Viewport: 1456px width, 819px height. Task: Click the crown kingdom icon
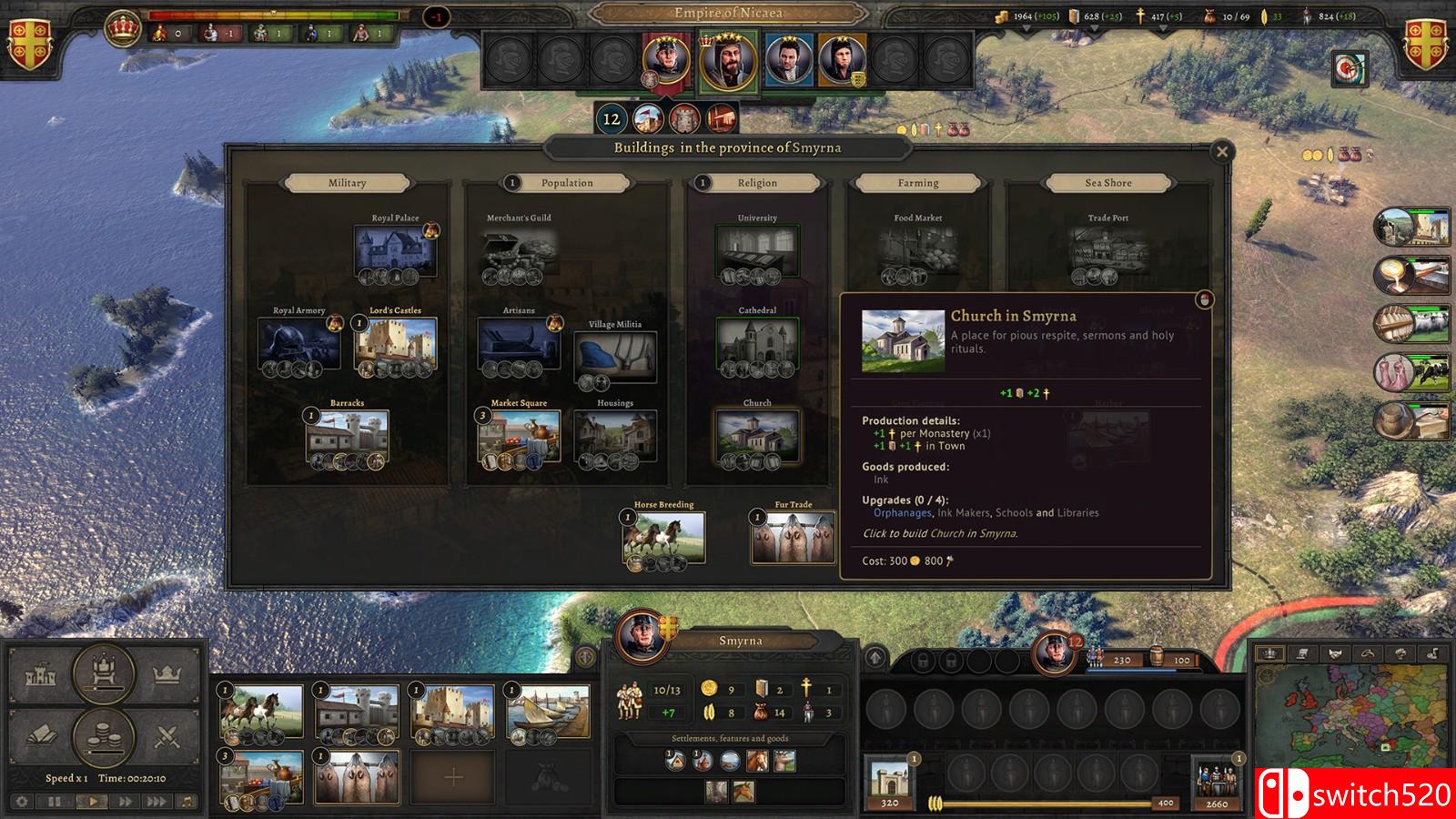pyautogui.click(x=167, y=672)
